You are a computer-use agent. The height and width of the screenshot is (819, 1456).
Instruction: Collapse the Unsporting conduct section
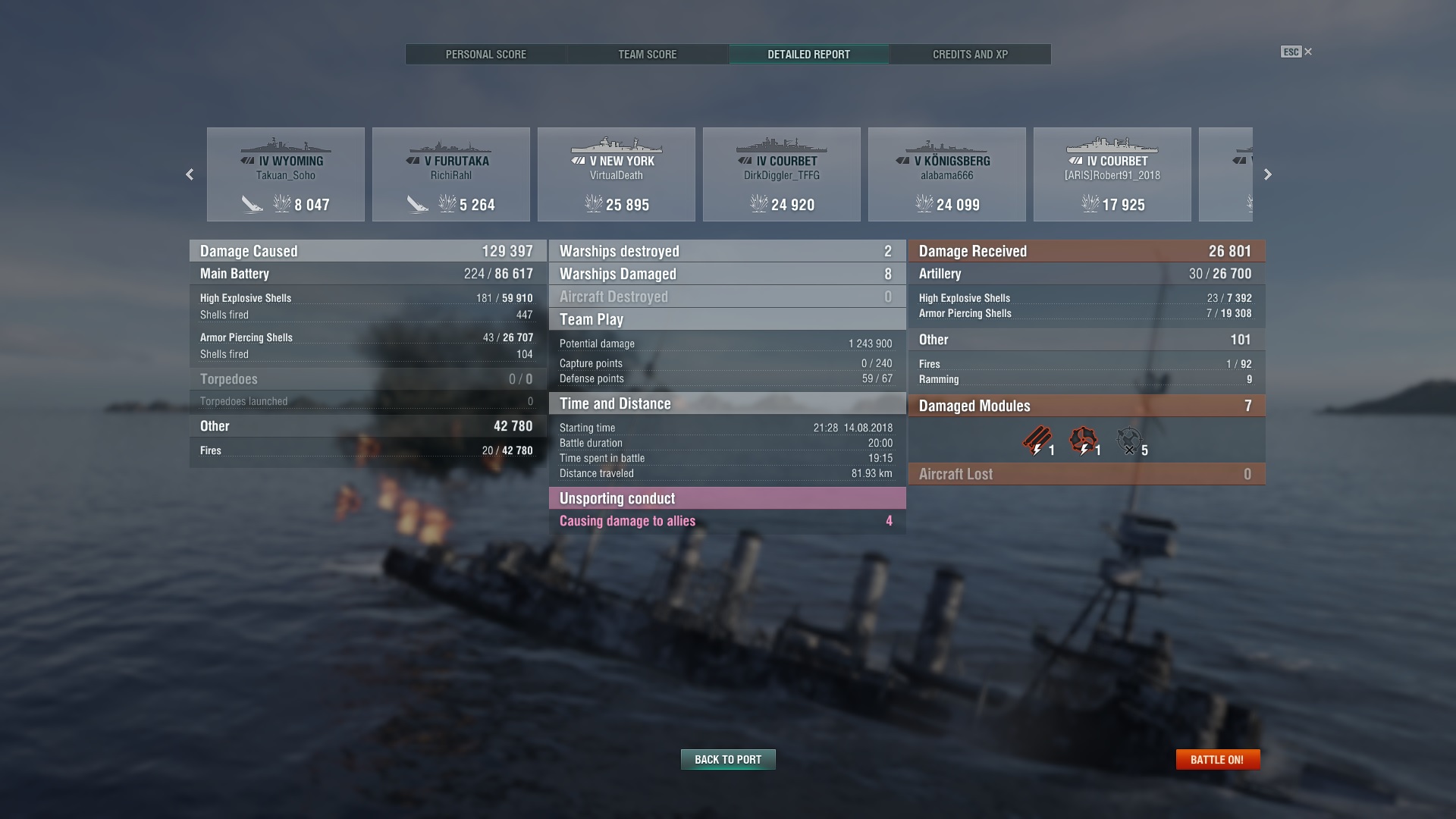(x=726, y=498)
